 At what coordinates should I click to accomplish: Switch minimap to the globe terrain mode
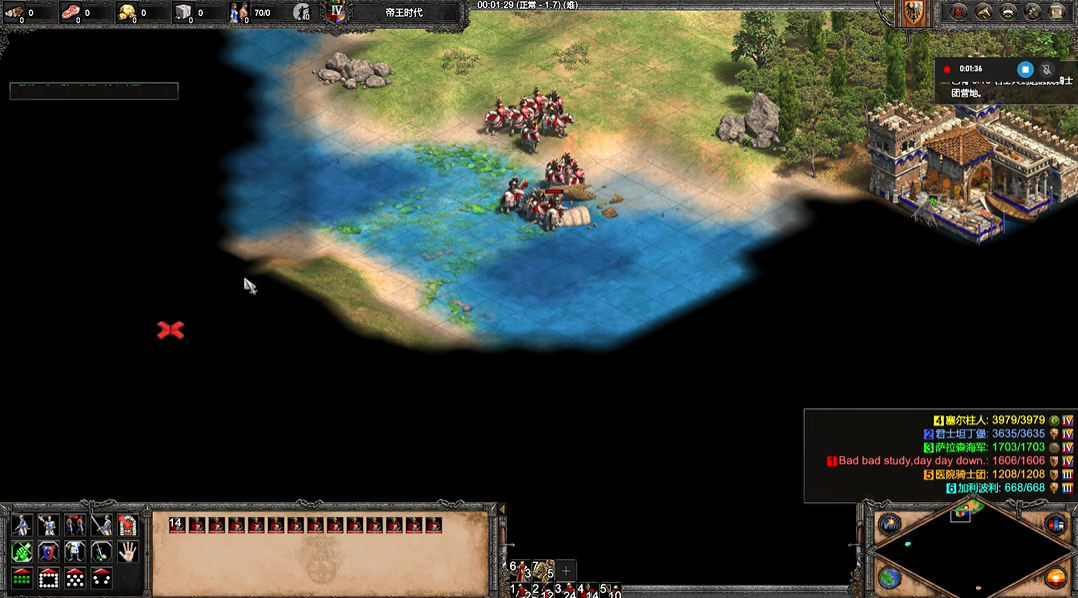pyautogui.click(x=890, y=577)
